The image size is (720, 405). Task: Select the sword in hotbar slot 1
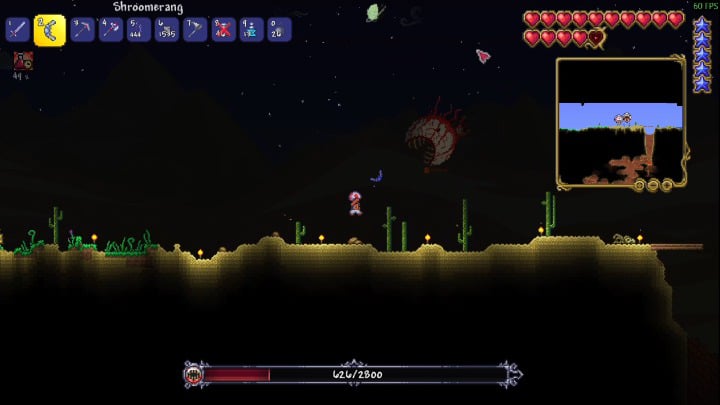[17, 30]
